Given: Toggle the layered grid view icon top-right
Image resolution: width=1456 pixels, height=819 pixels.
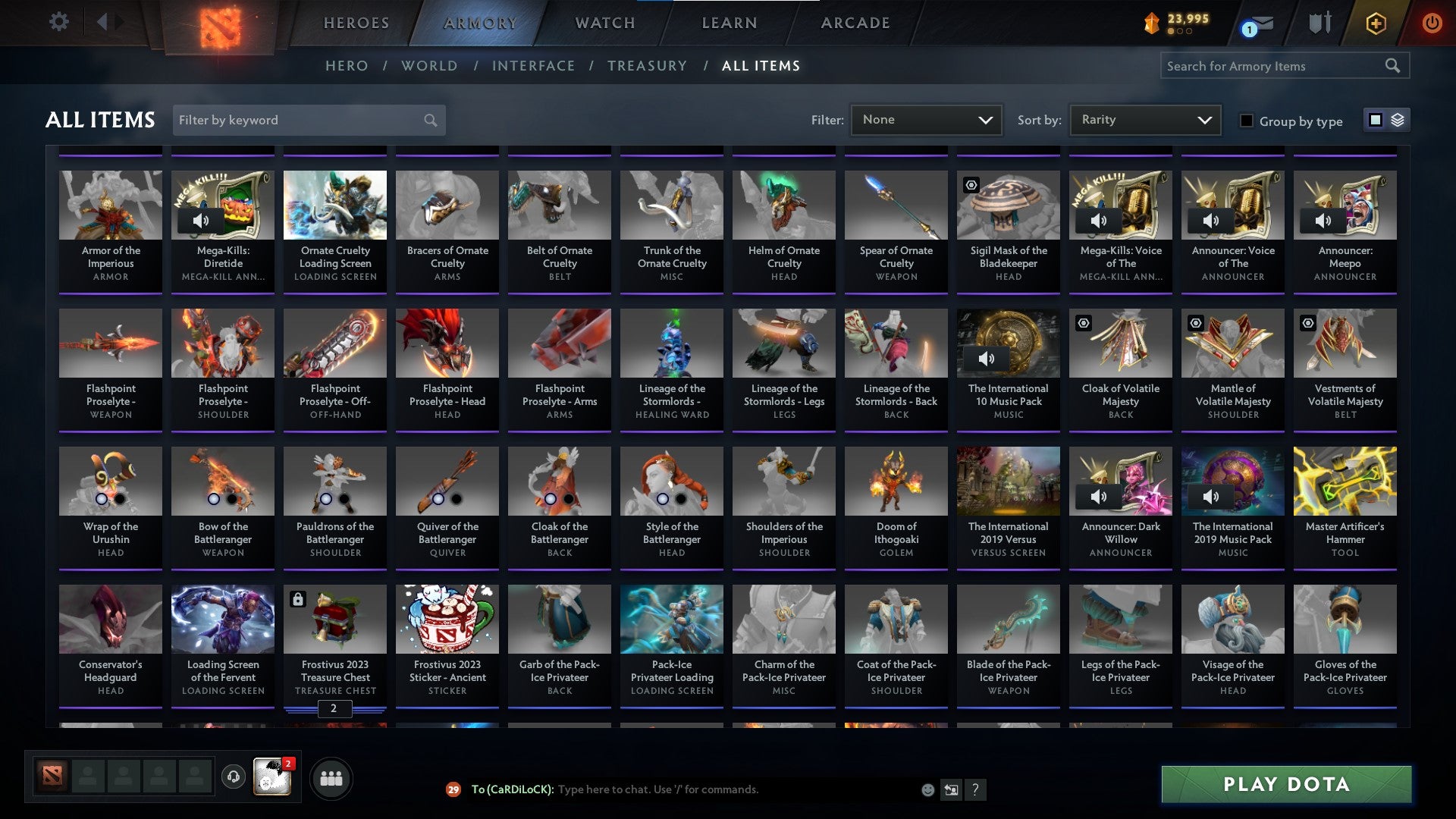Looking at the screenshot, I should (x=1398, y=120).
